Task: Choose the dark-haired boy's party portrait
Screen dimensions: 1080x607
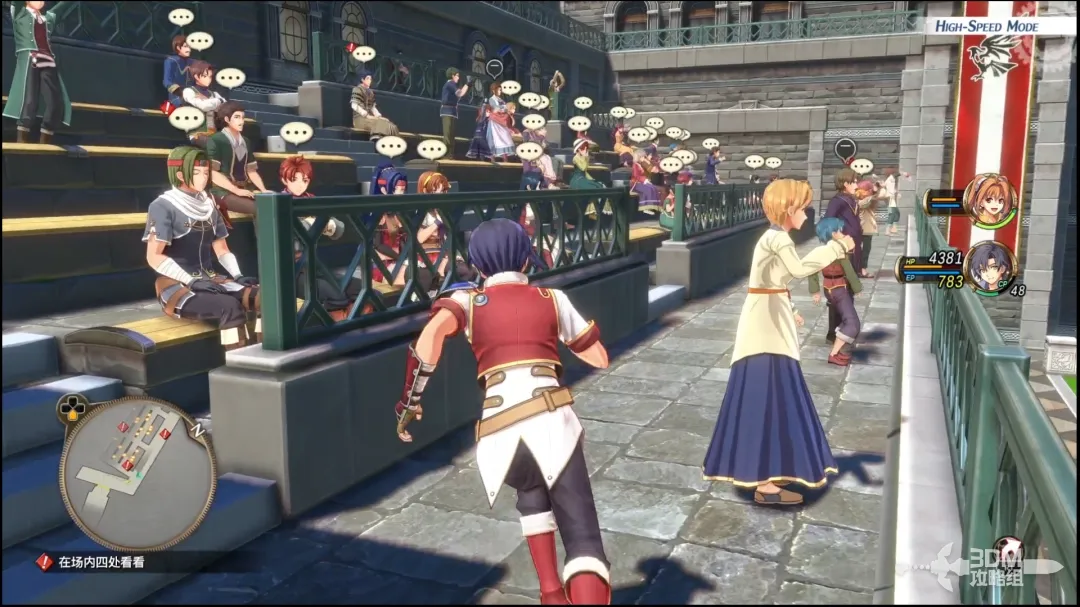Action: [x=990, y=267]
